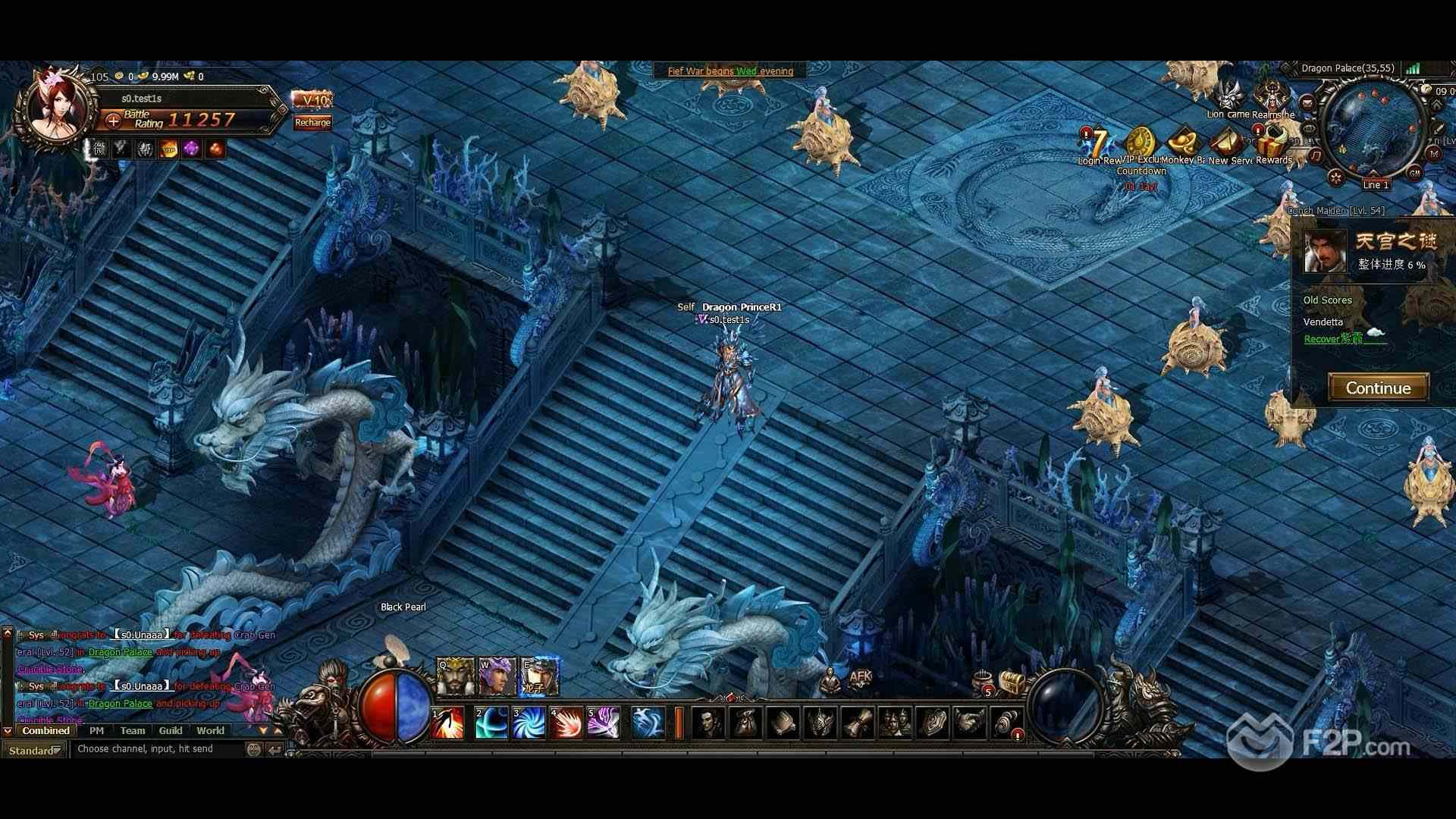Open the Line 1 server line selector

click(1376, 183)
